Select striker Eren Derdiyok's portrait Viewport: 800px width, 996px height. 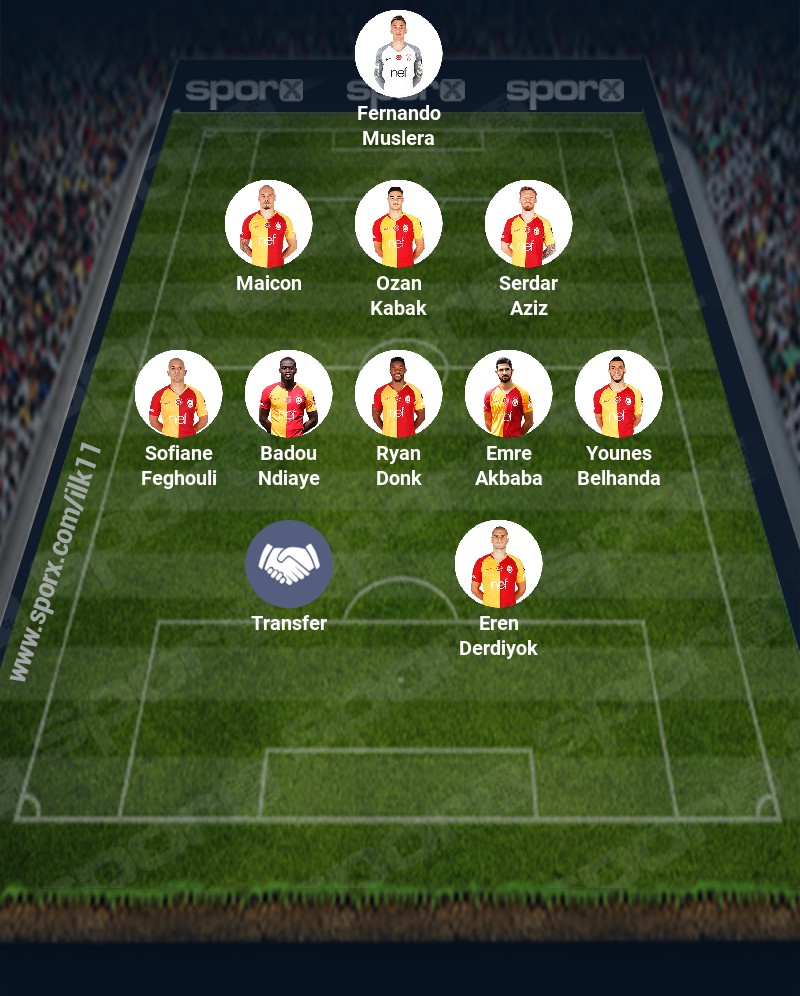[x=499, y=564]
